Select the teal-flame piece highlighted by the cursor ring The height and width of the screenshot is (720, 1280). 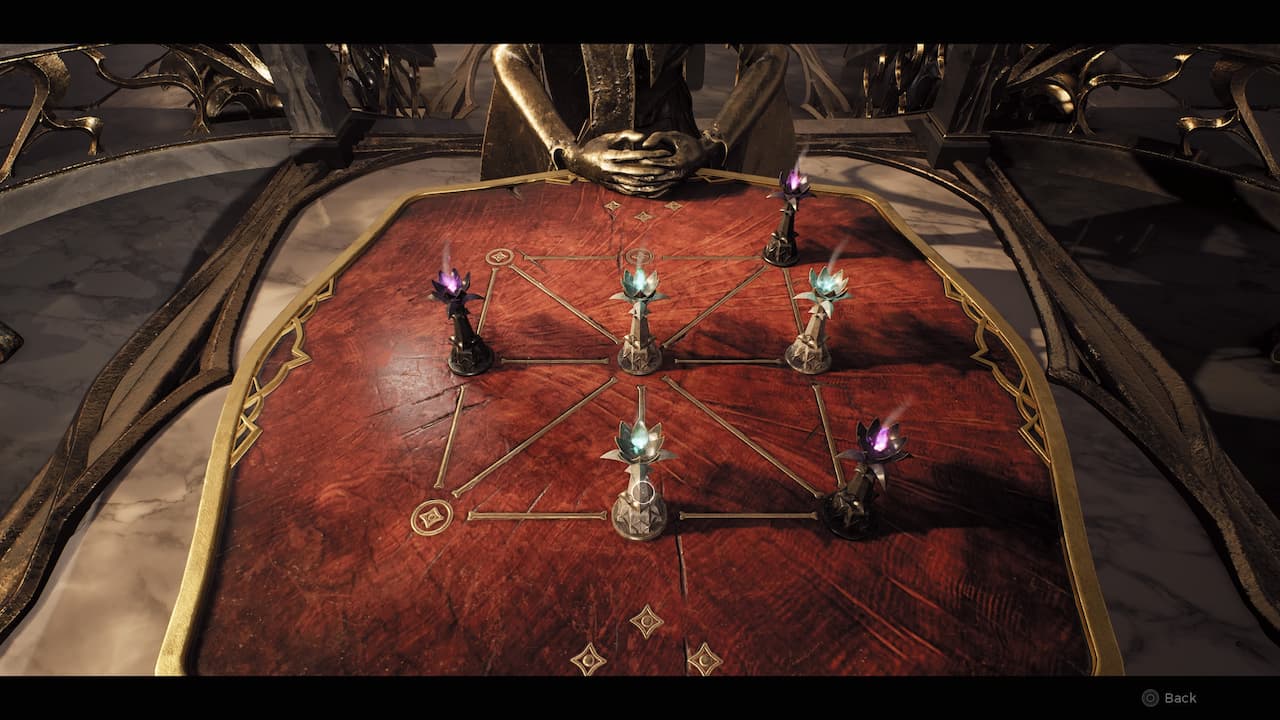pyautogui.click(x=640, y=490)
